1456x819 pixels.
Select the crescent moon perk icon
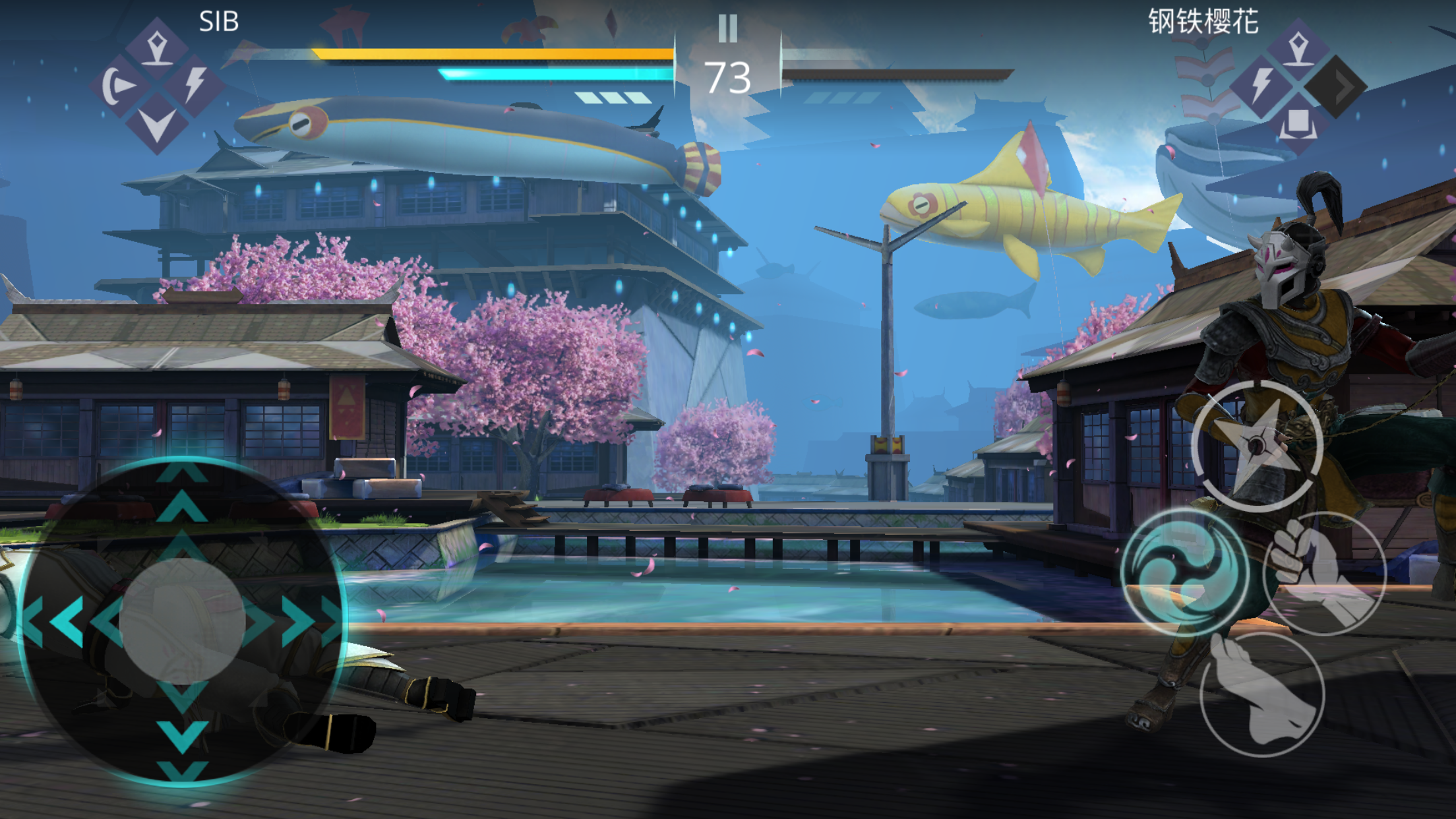click(x=119, y=86)
